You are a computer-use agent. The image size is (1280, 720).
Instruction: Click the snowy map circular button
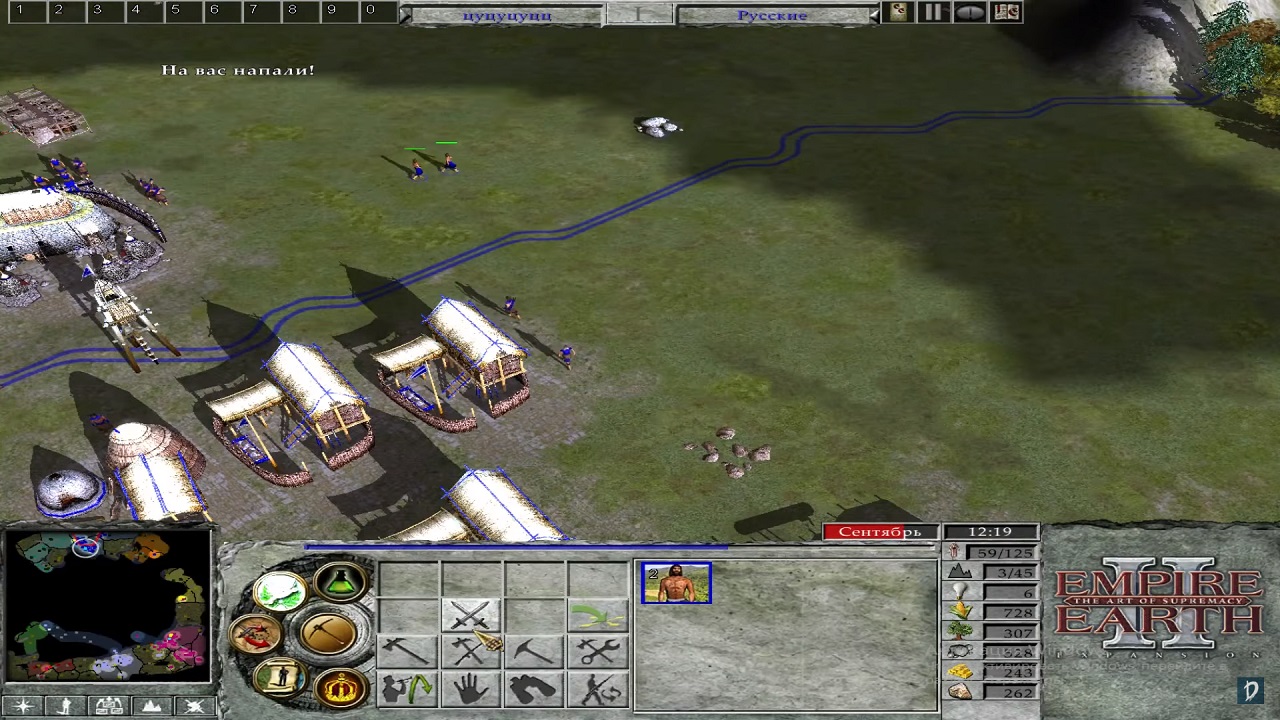coord(279,592)
